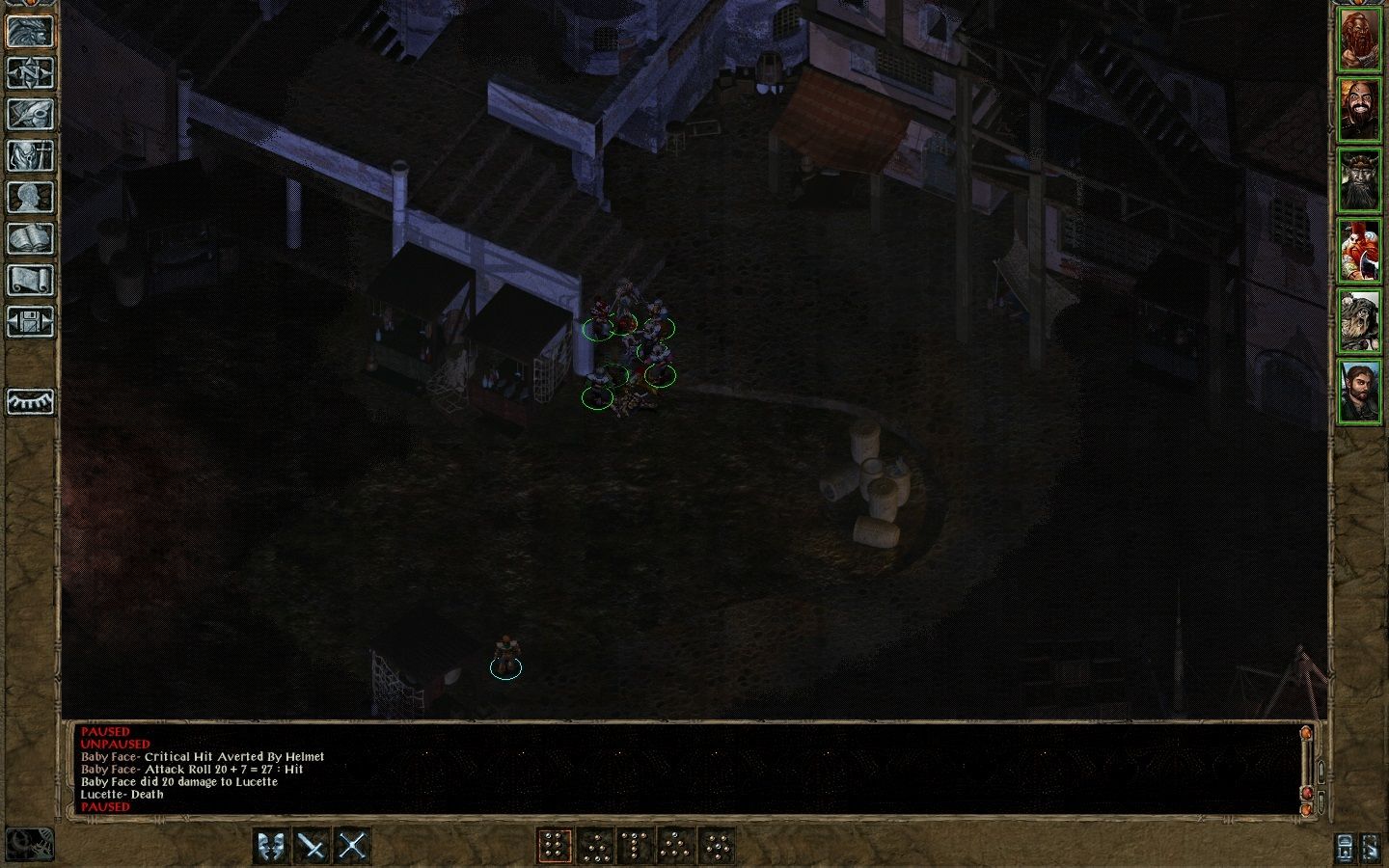Select the dialogue masks action
This screenshot has height=868, width=1389.
(x=273, y=847)
